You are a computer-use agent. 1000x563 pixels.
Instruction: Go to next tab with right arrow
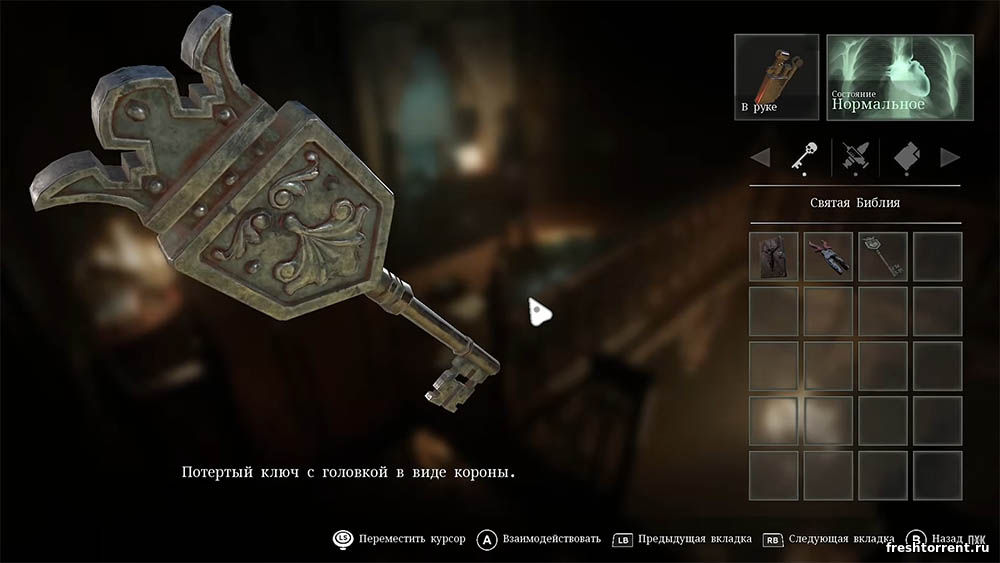[x=950, y=157]
